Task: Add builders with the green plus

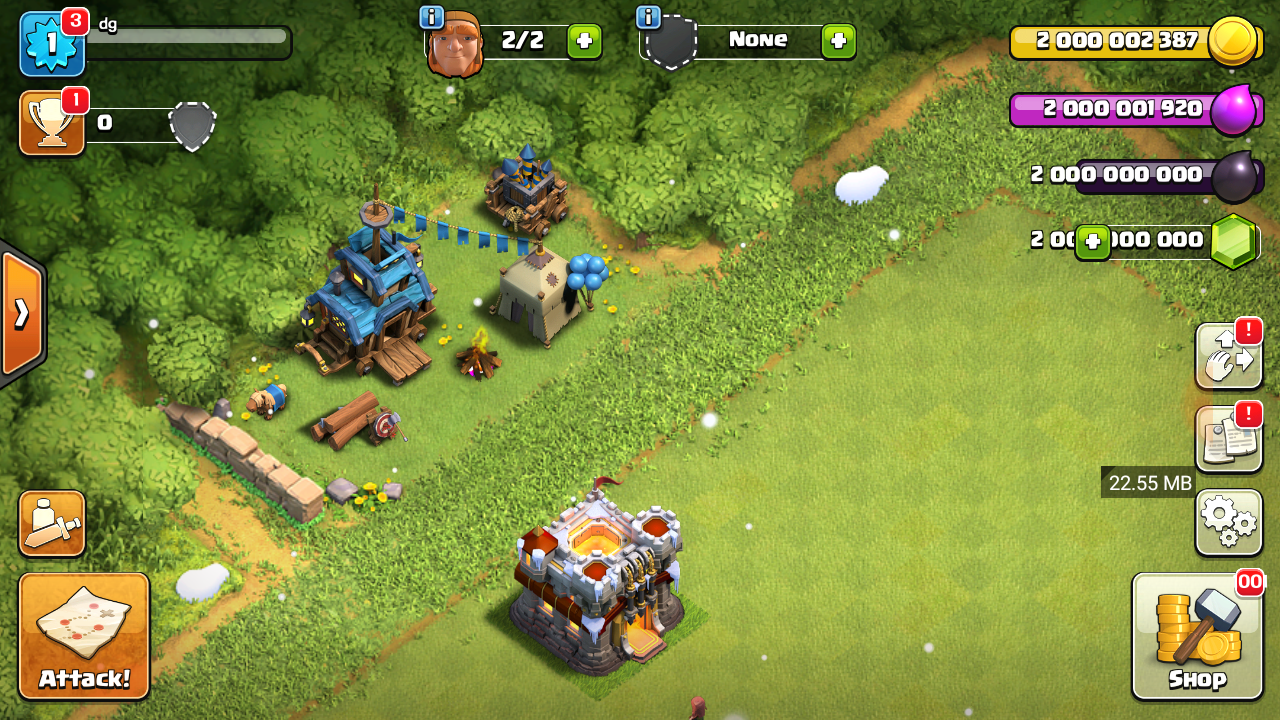Action: click(584, 41)
